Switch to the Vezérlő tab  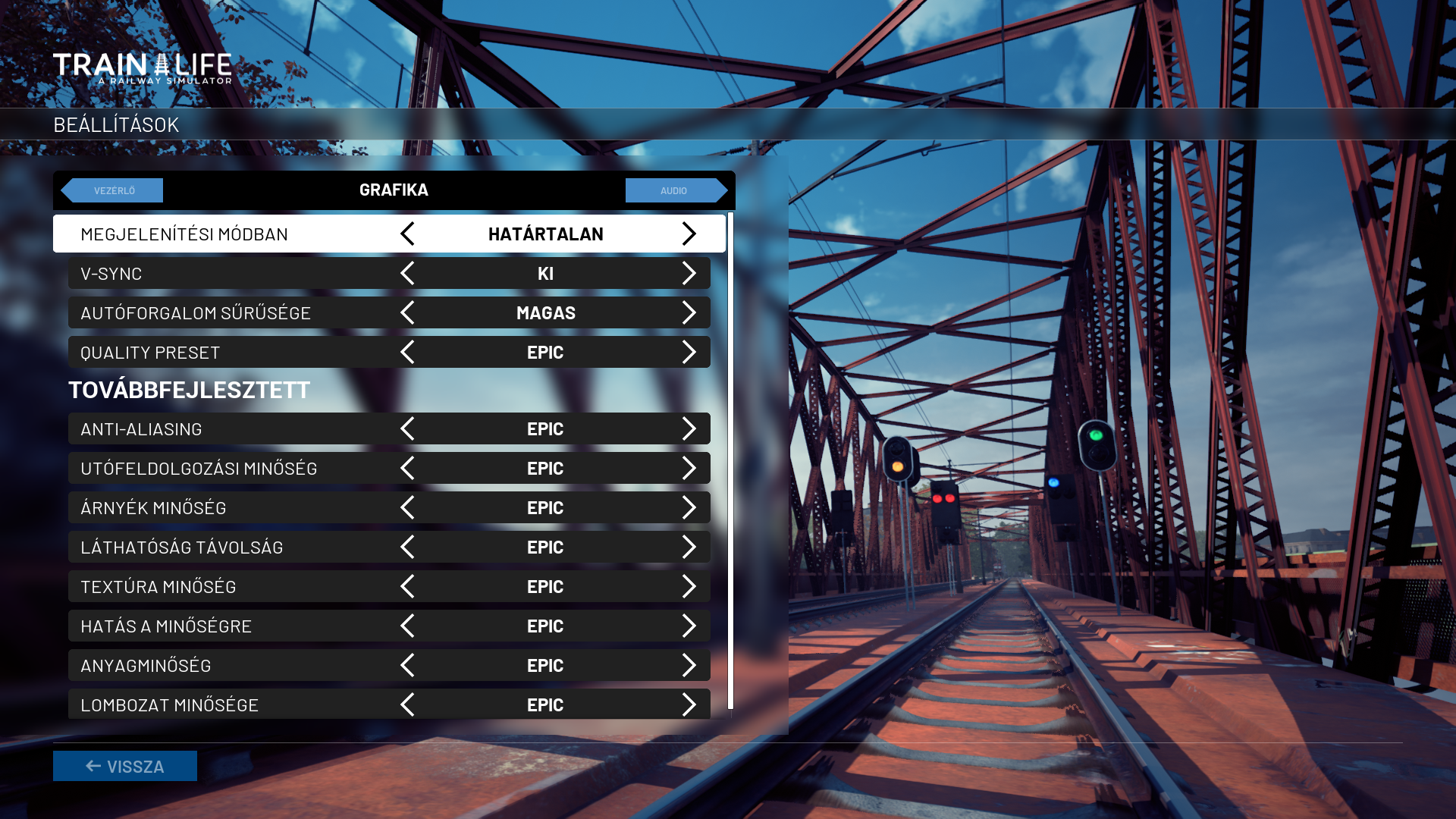pos(113,190)
